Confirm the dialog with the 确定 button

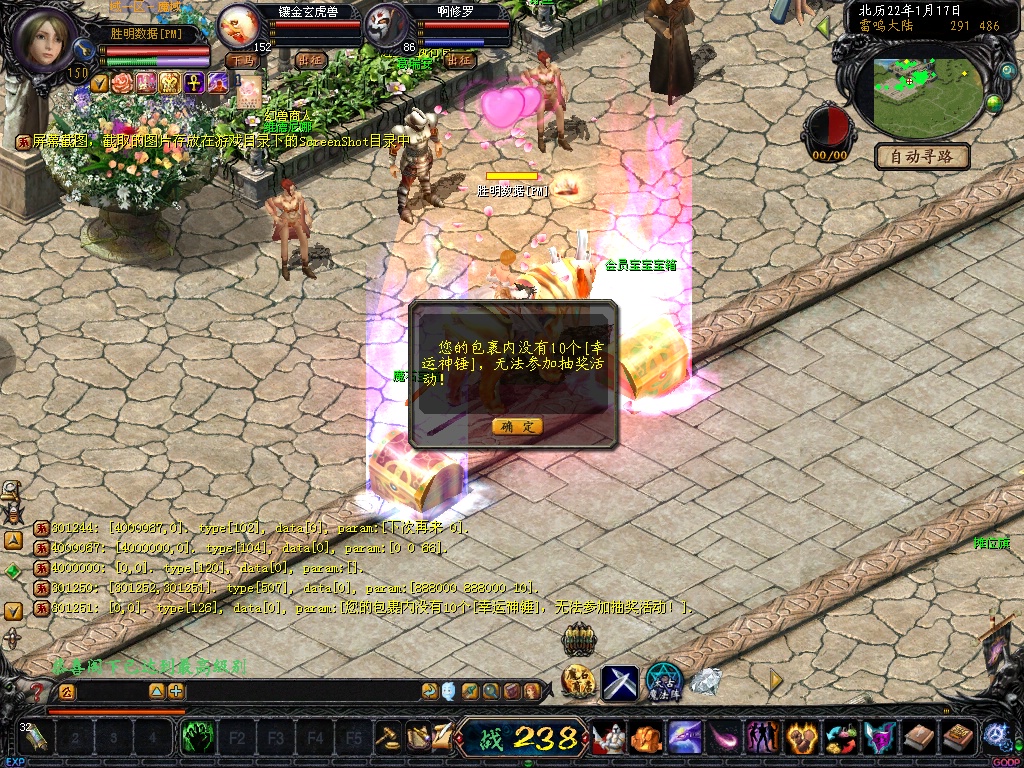click(517, 427)
